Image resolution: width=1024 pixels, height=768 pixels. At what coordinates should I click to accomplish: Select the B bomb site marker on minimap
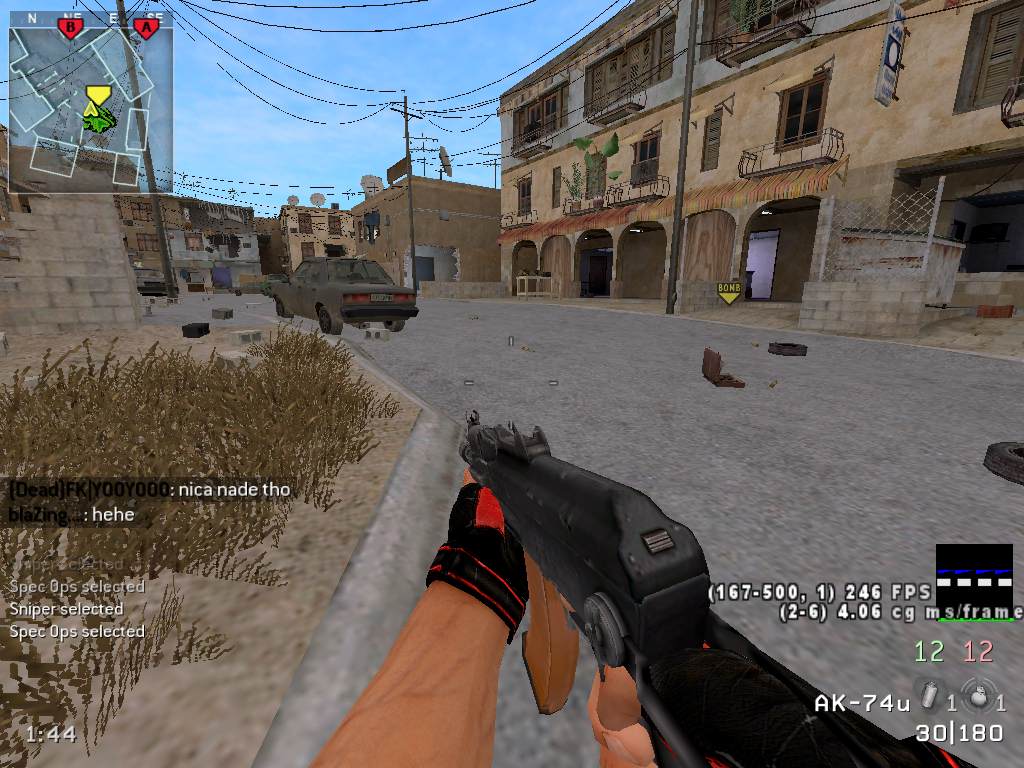[x=69, y=27]
